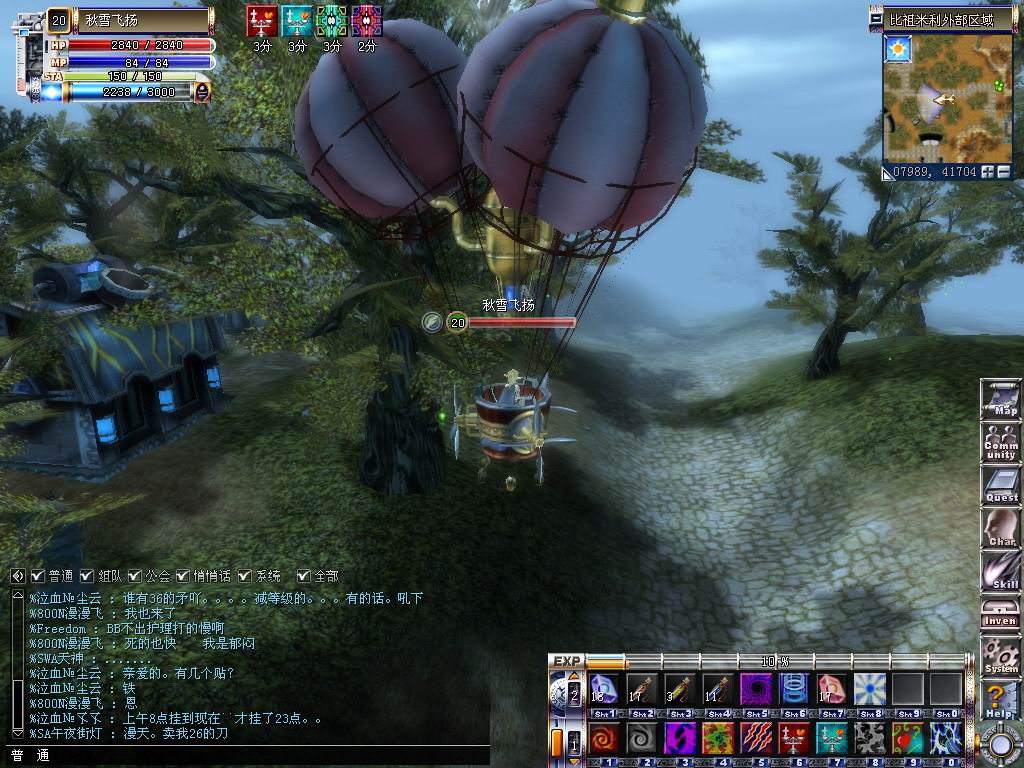The height and width of the screenshot is (768, 1024).
Task: Toggle the 普通 chat filter checkbox
Action: [x=38, y=576]
